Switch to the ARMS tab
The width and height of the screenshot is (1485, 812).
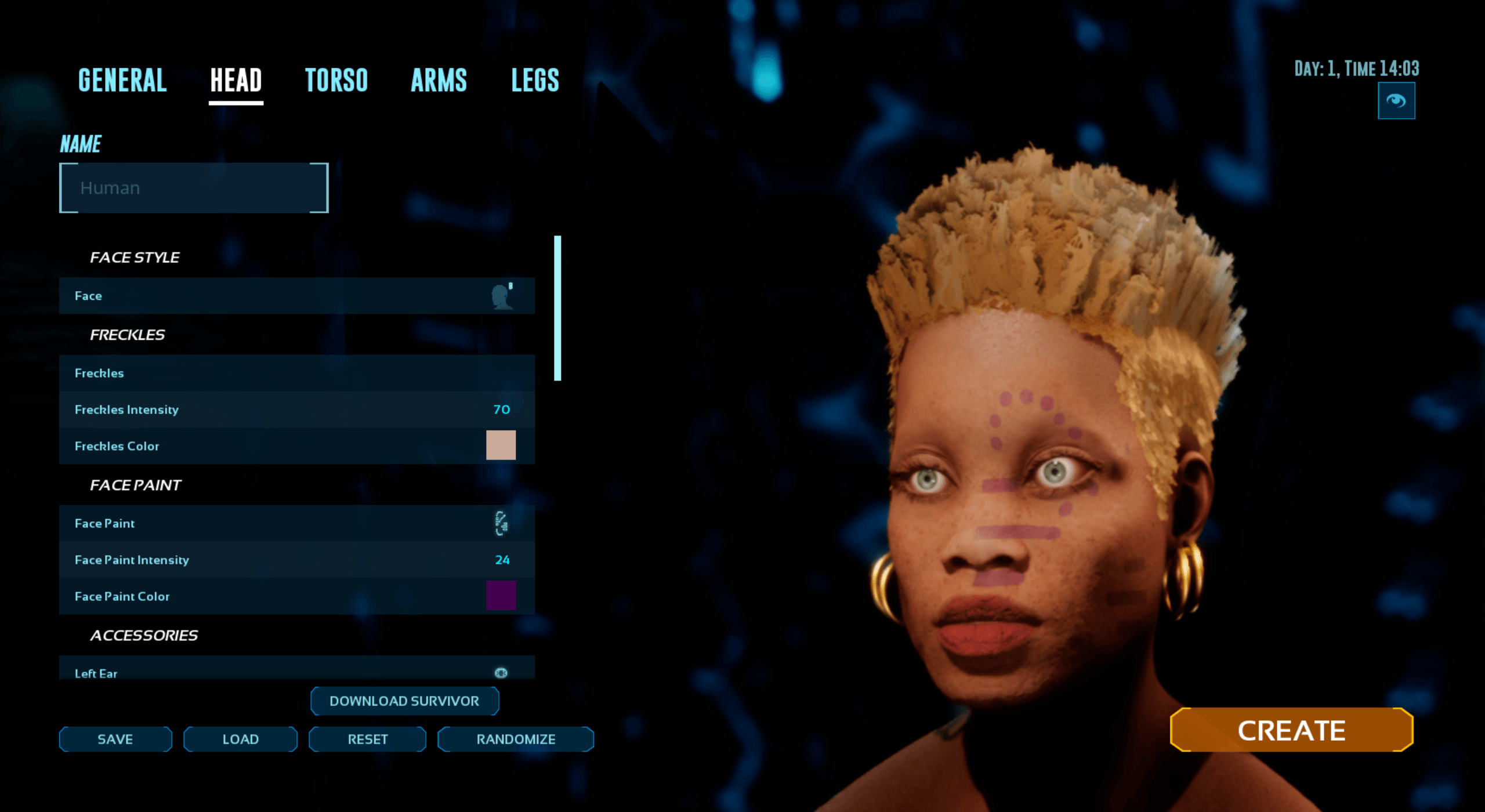coord(439,80)
